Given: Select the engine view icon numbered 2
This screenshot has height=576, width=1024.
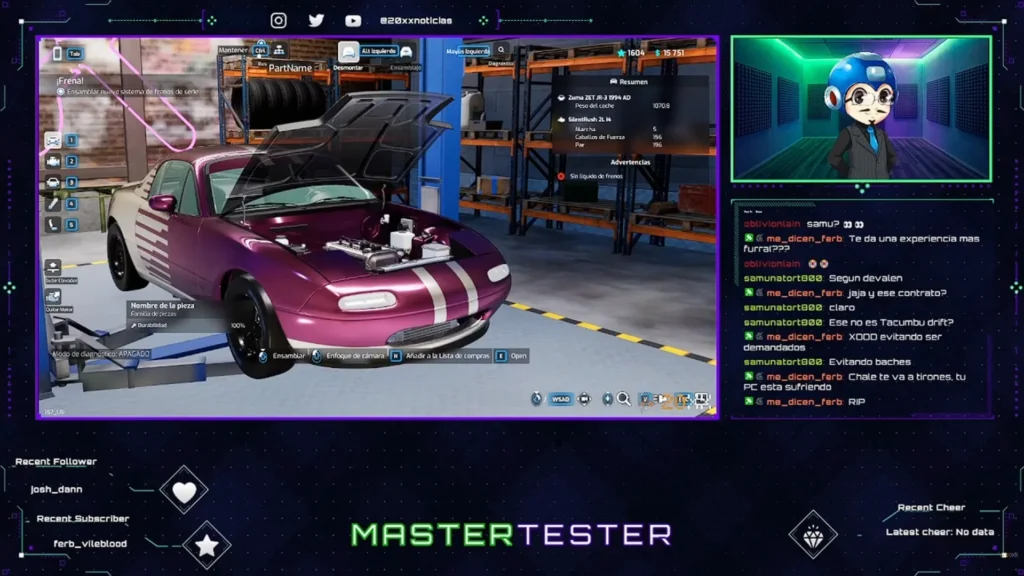Looking at the screenshot, I should [x=53, y=161].
